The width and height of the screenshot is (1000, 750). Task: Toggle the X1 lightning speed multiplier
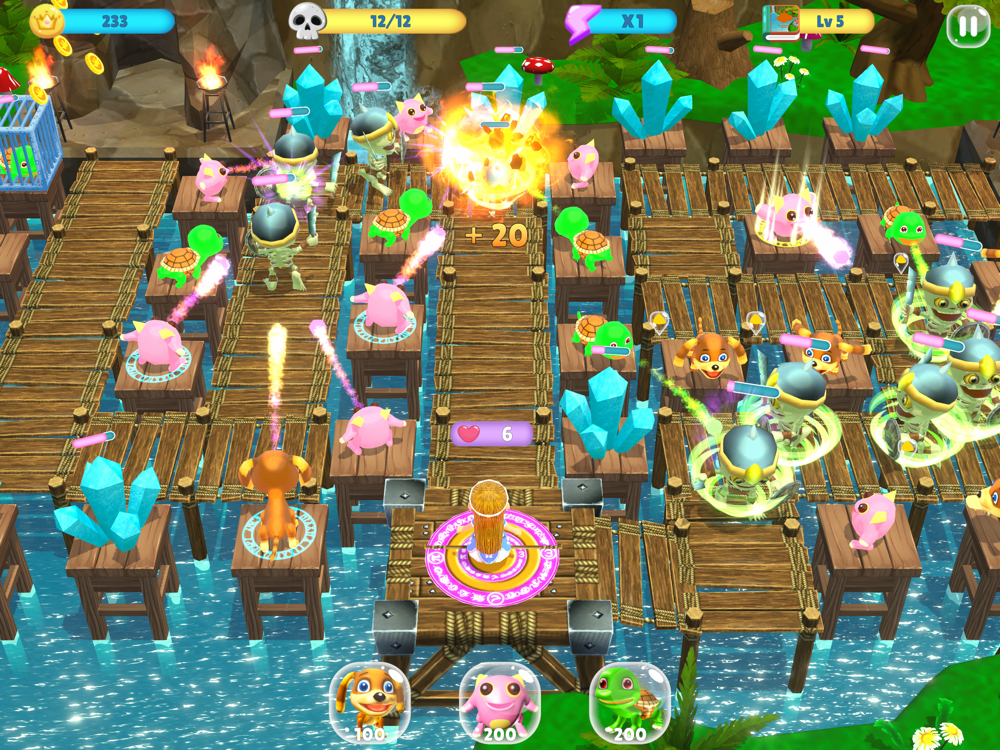click(x=620, y=21)
